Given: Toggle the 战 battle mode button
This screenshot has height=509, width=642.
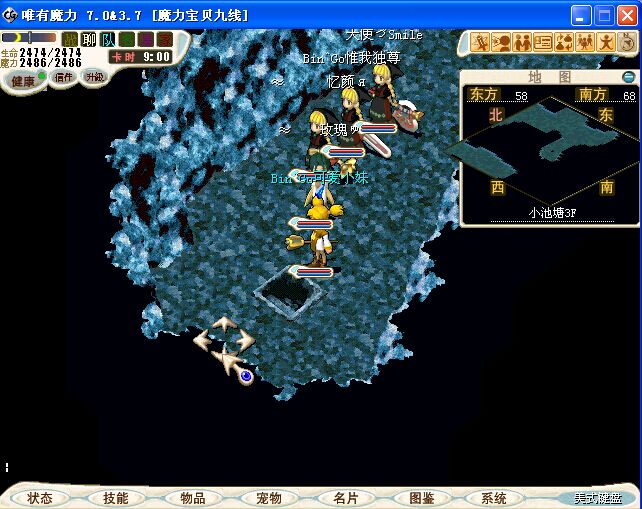Looking at the screenshot, I should [x=70, y=40].
